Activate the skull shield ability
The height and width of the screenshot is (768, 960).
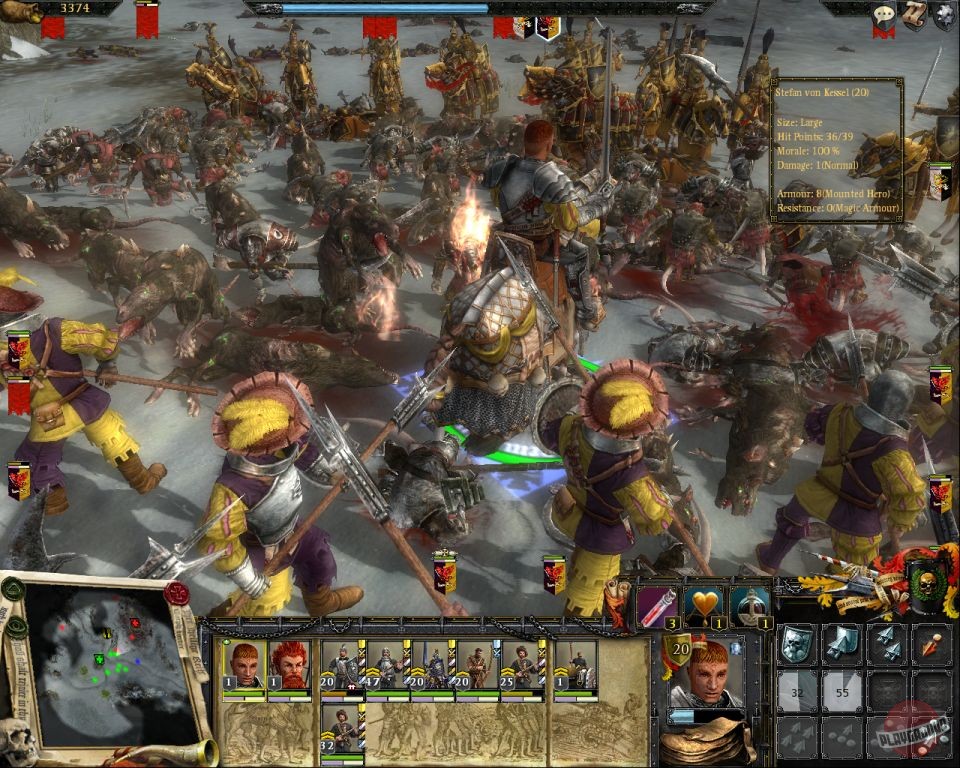point(797,644)
